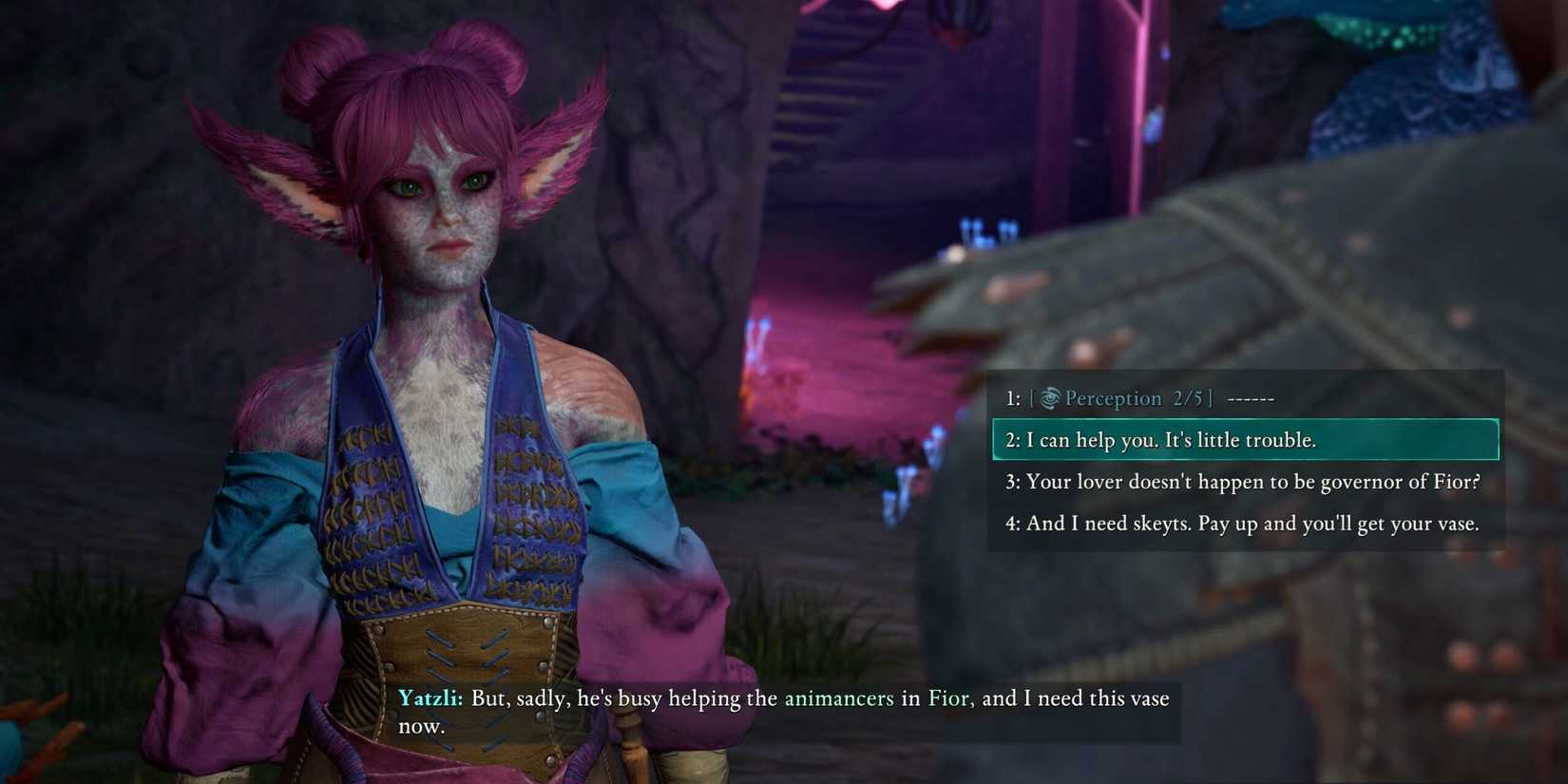Image resolution: width=1568 pixels, height=784 pixels.
Task: Select the swirling eye skill-check symbol
Action: [1048, 398]
